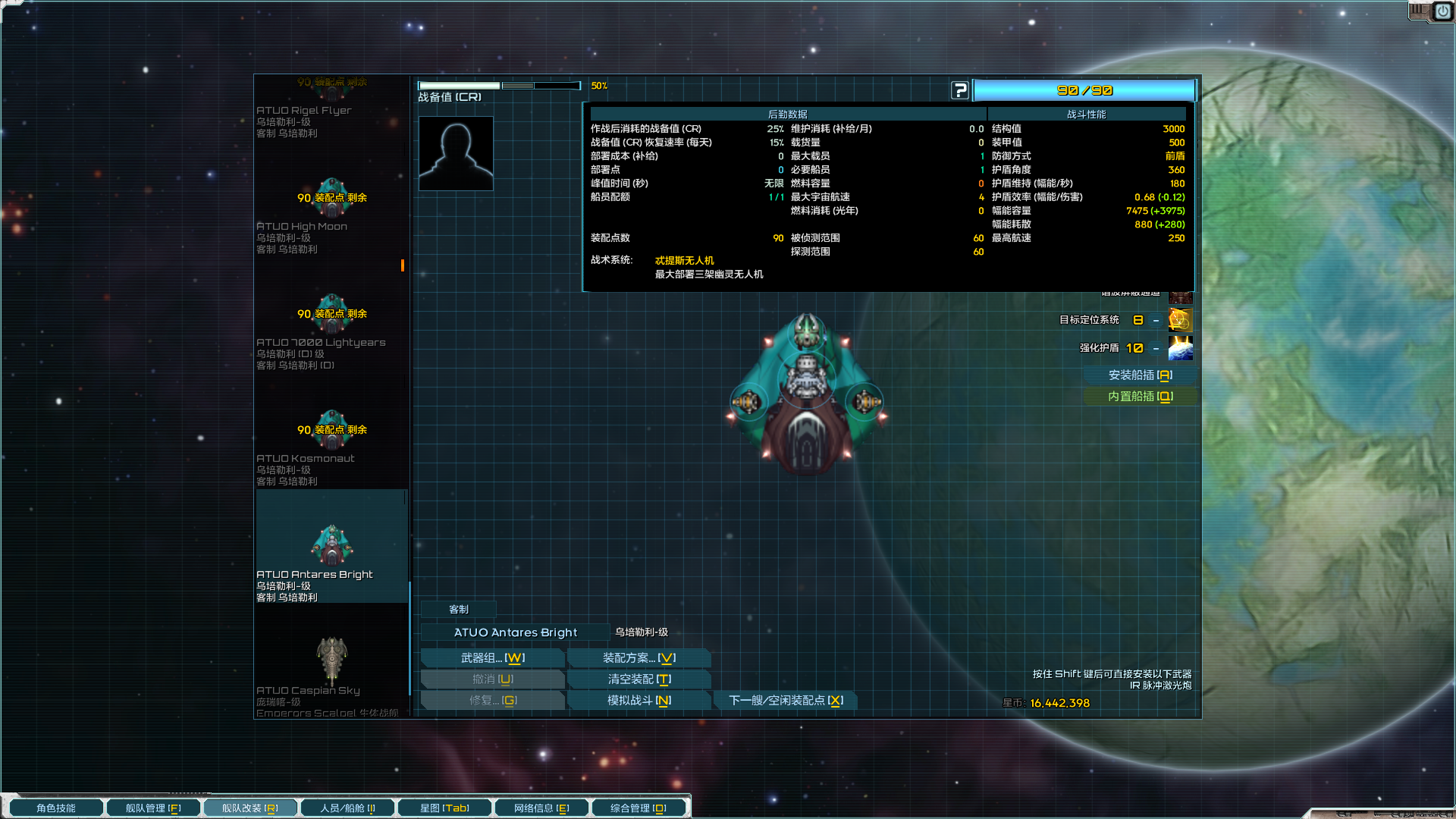Switch to the 星图 [Tab] tab
The height and width of the screenshot is (819, 1456).
click(444, 807)
